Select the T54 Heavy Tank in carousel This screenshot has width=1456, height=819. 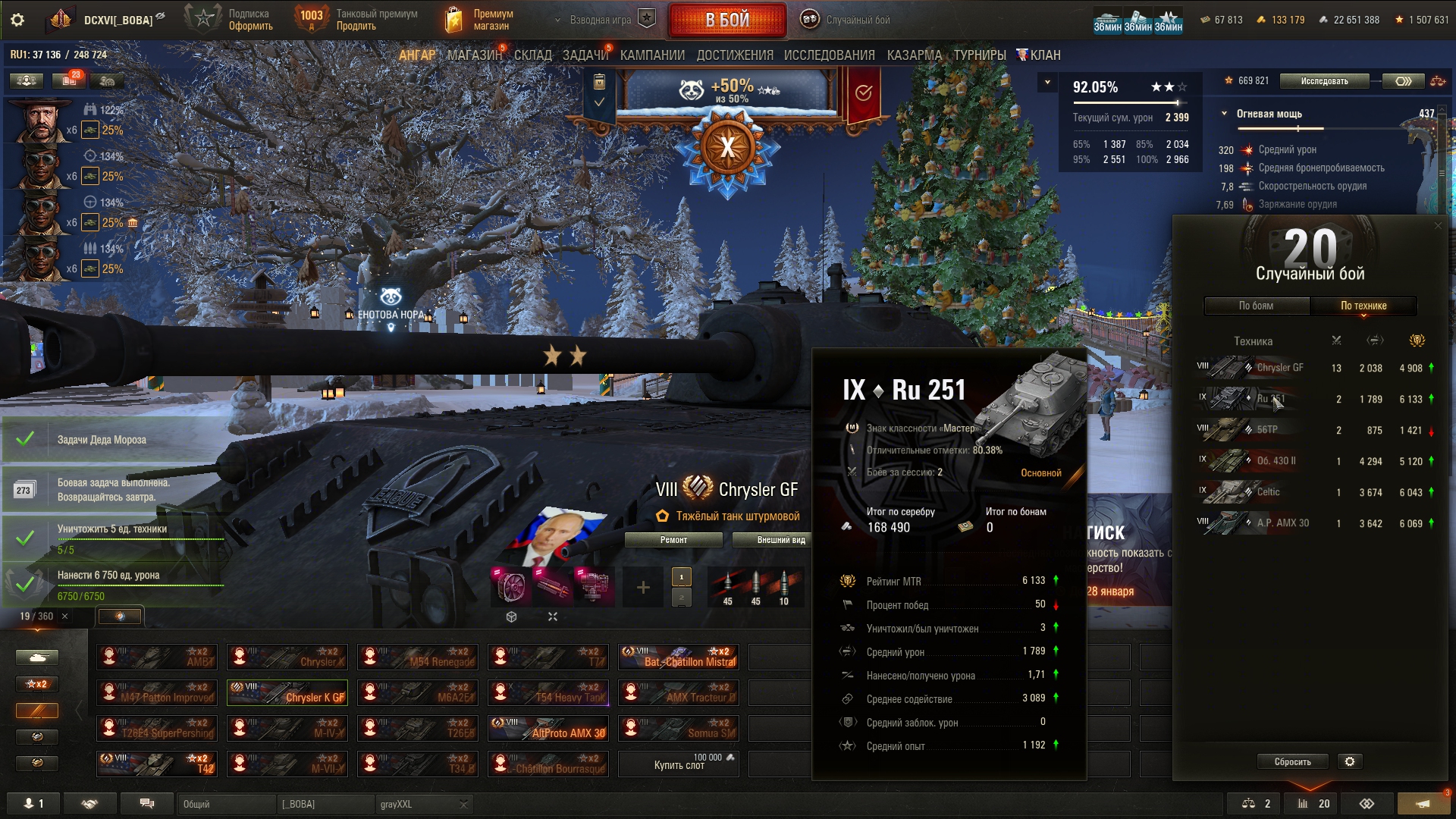point(548,692)
